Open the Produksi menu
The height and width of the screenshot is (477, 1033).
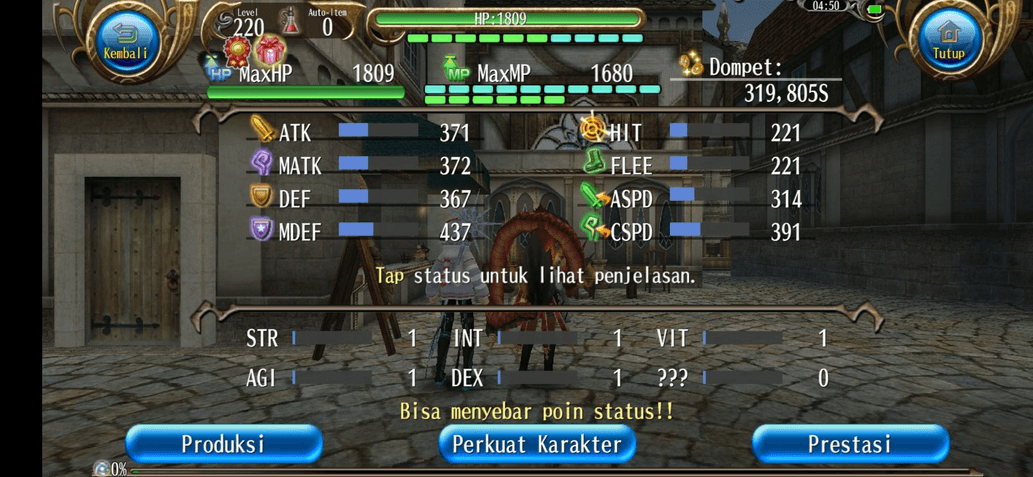[x=223, y=444]
